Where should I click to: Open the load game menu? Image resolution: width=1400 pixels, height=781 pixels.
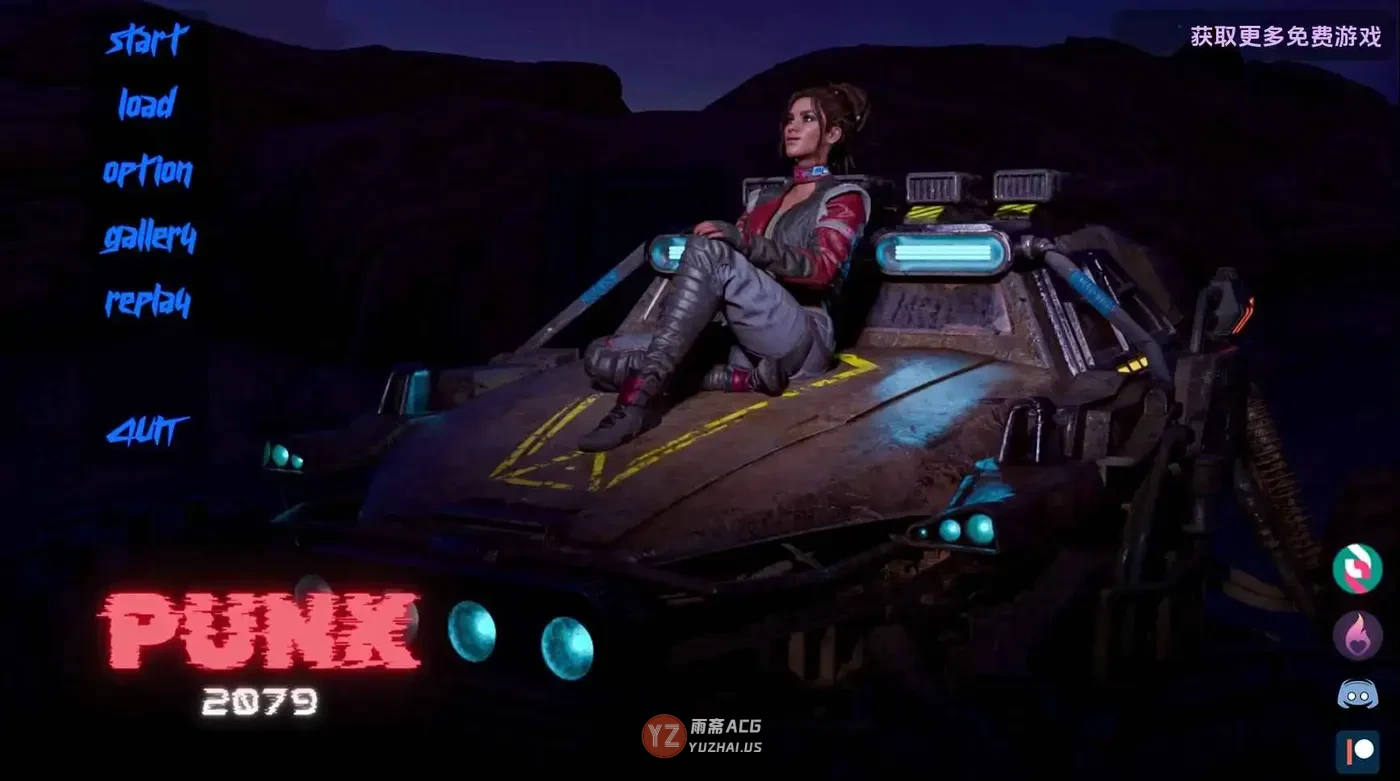[147, 104]
